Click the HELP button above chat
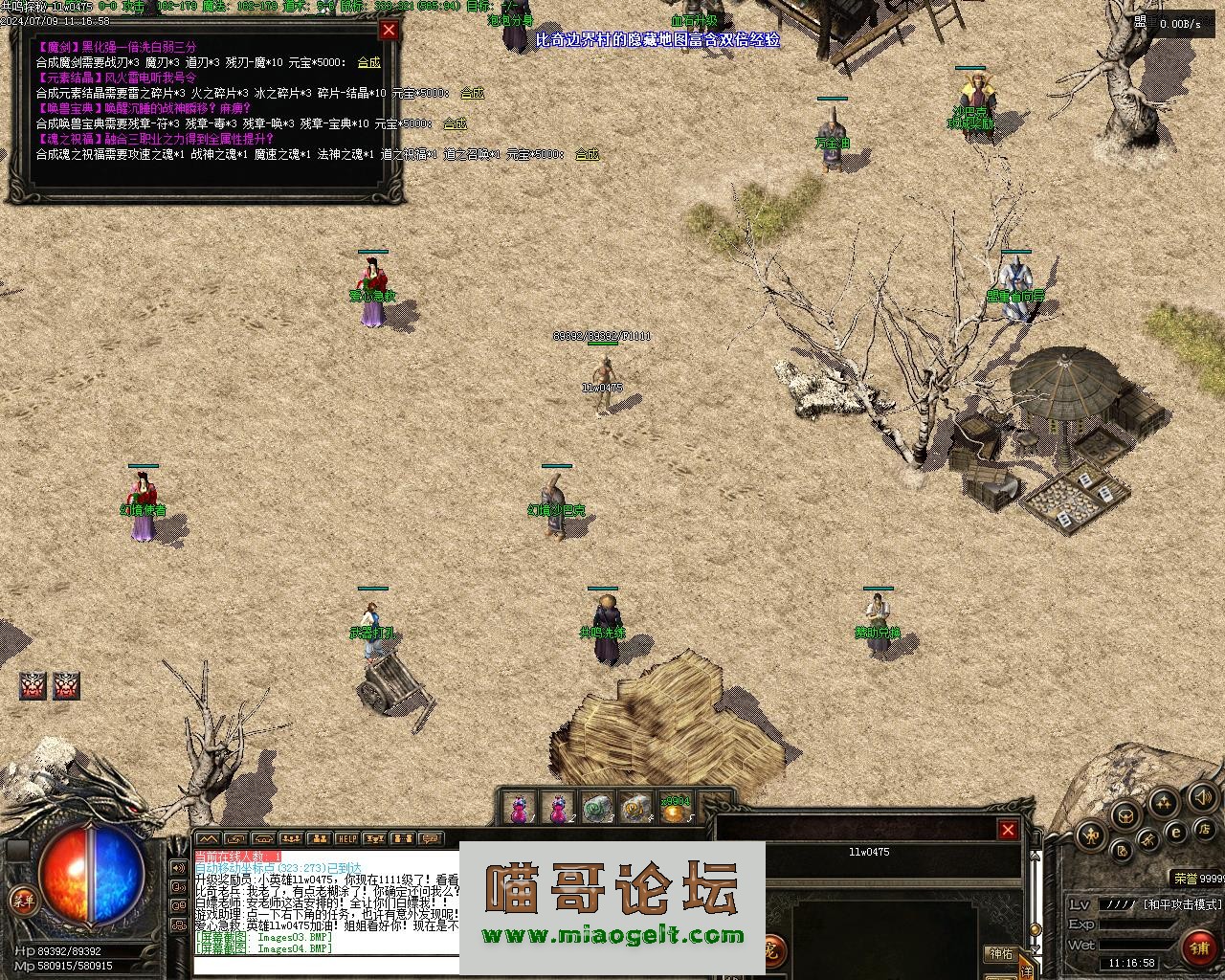This screenshot has height=980, width=1225. click(346, 839)
